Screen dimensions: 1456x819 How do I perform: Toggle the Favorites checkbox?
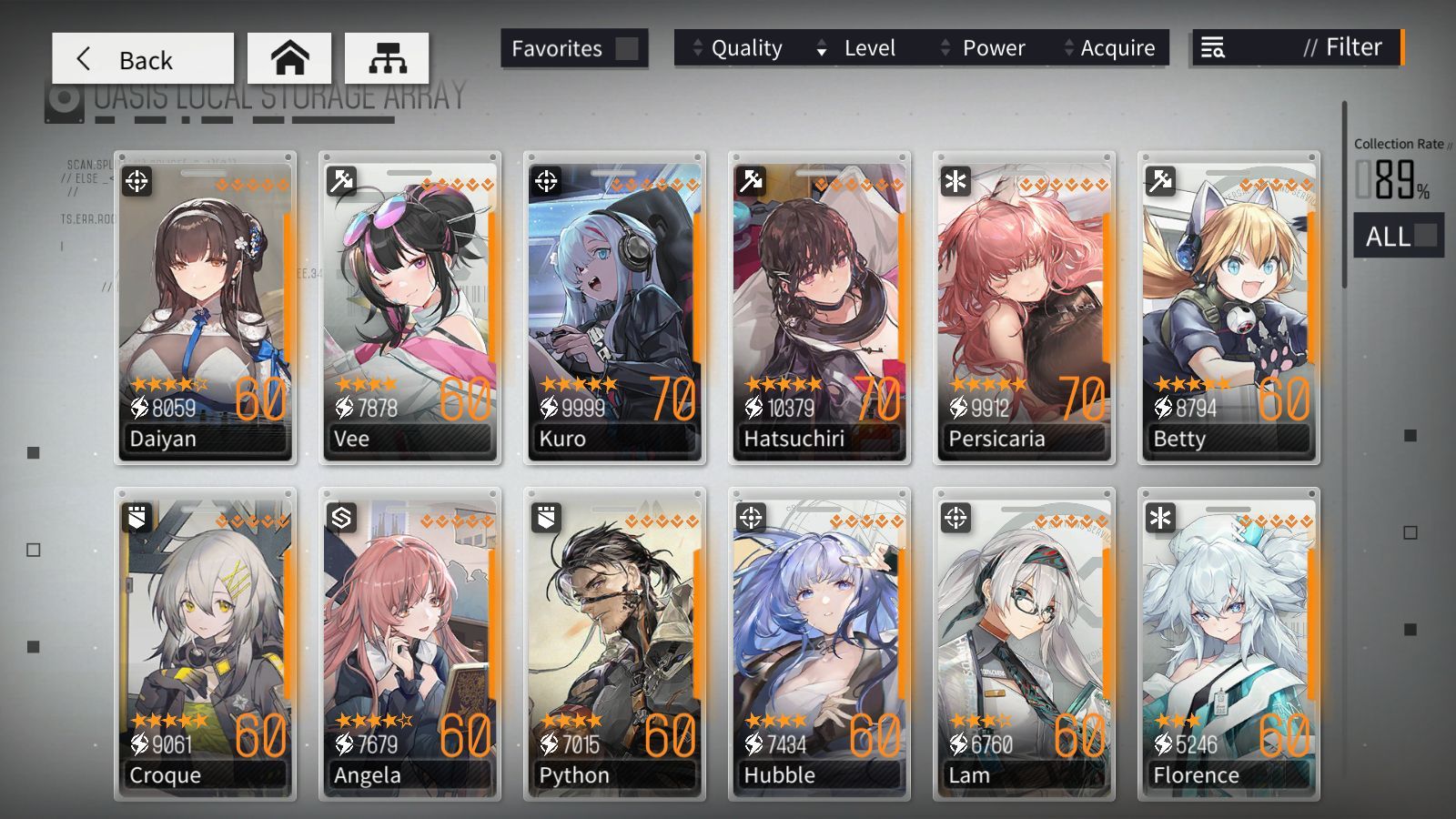(x=626, y=48)
